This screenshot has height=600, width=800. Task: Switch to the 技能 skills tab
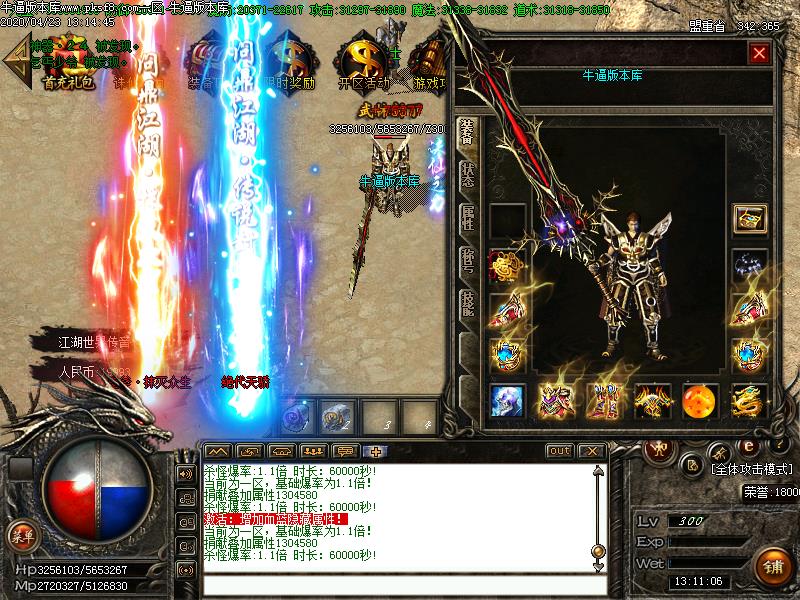468,305
